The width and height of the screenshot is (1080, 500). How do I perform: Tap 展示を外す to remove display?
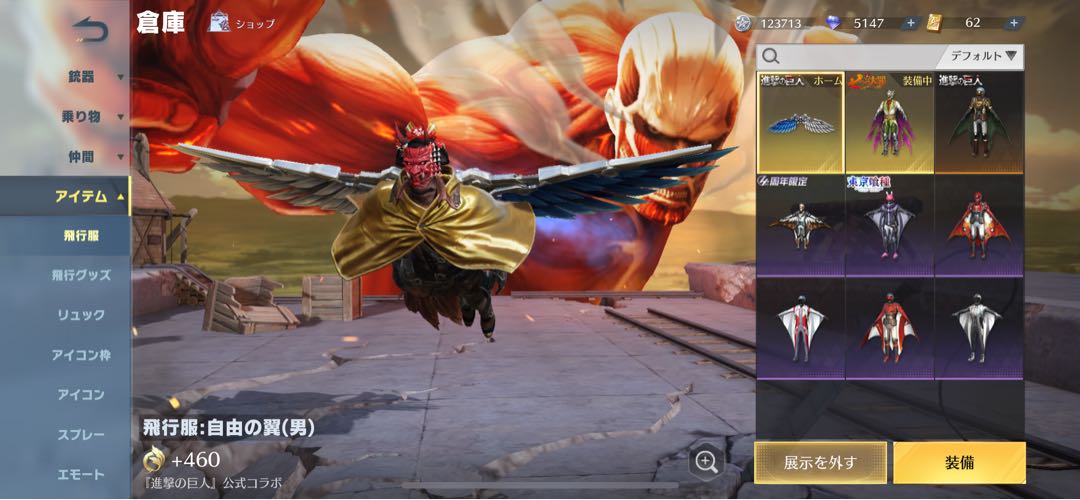[820, 462]
